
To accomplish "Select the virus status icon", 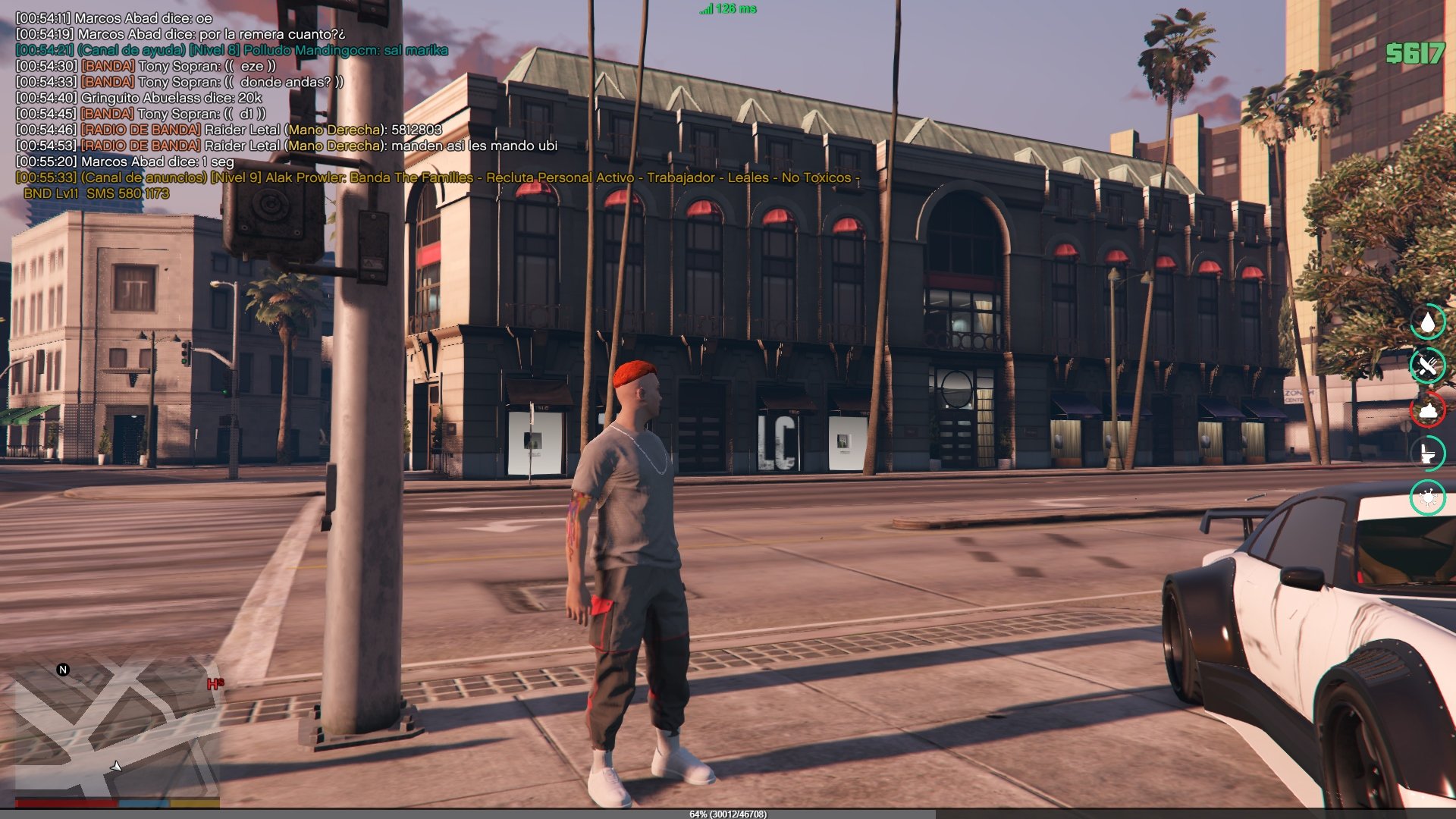I will click(1427, 497).
